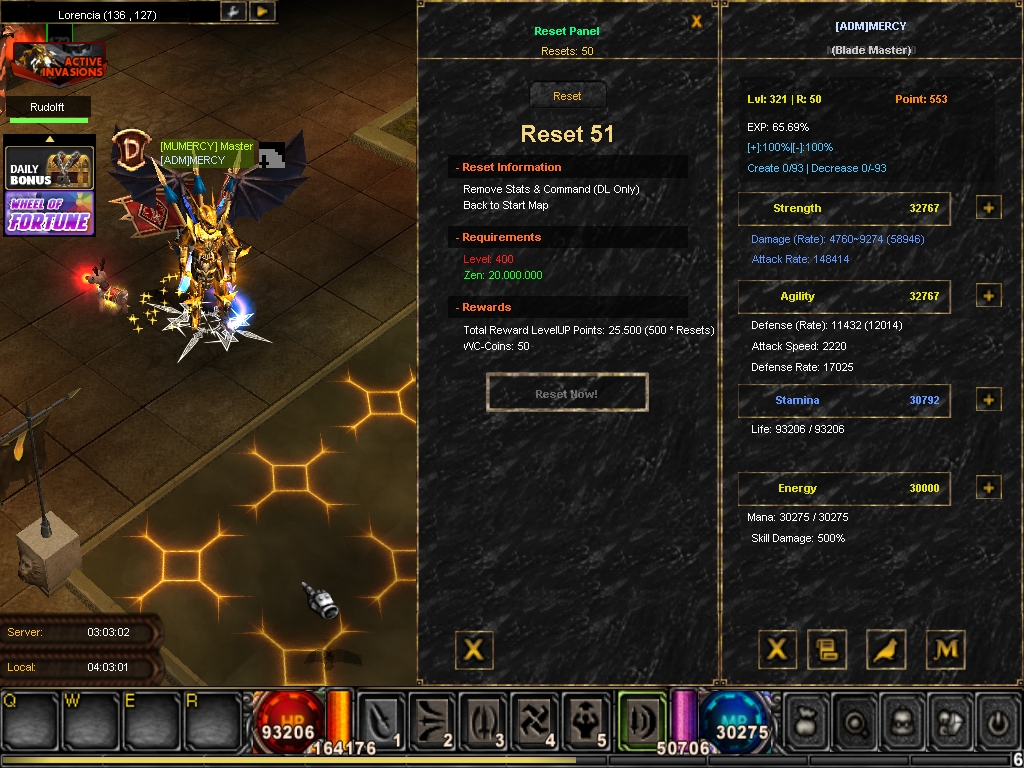Open the Wheel of Fortune
1024x768 pixels.
[x=50, y=213]
